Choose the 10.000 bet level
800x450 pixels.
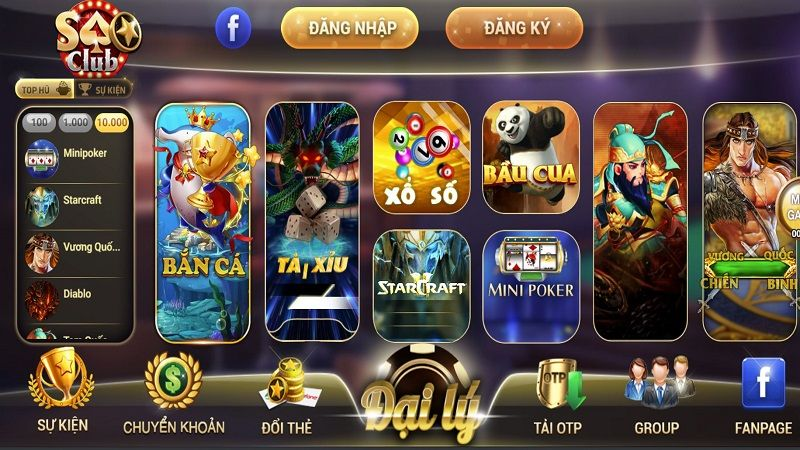(x=112, y=122)
